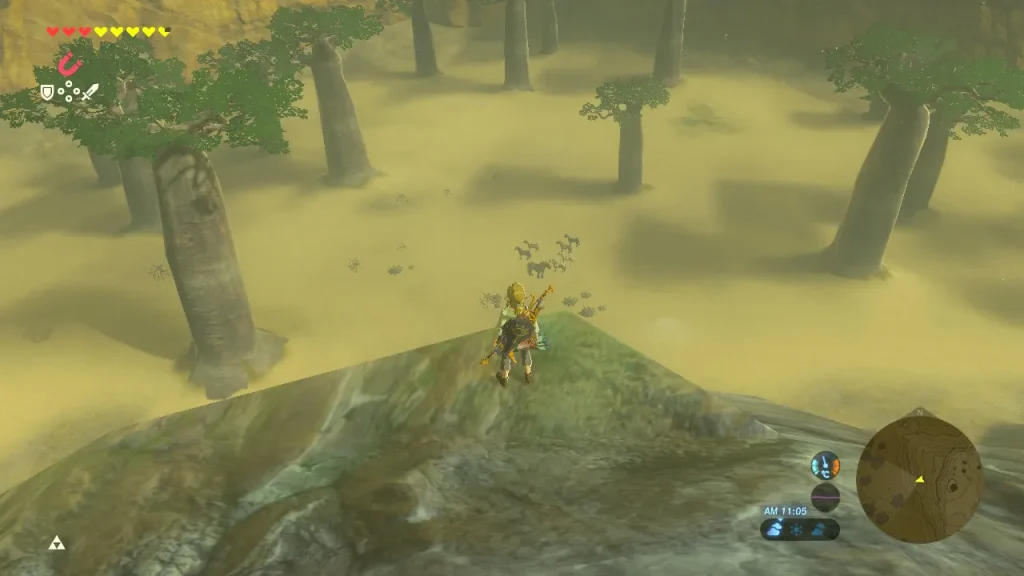The width and height of the screenshot is (1024, 576).
Task: Select the shield quick-equip icon
Action: (46, 92)
